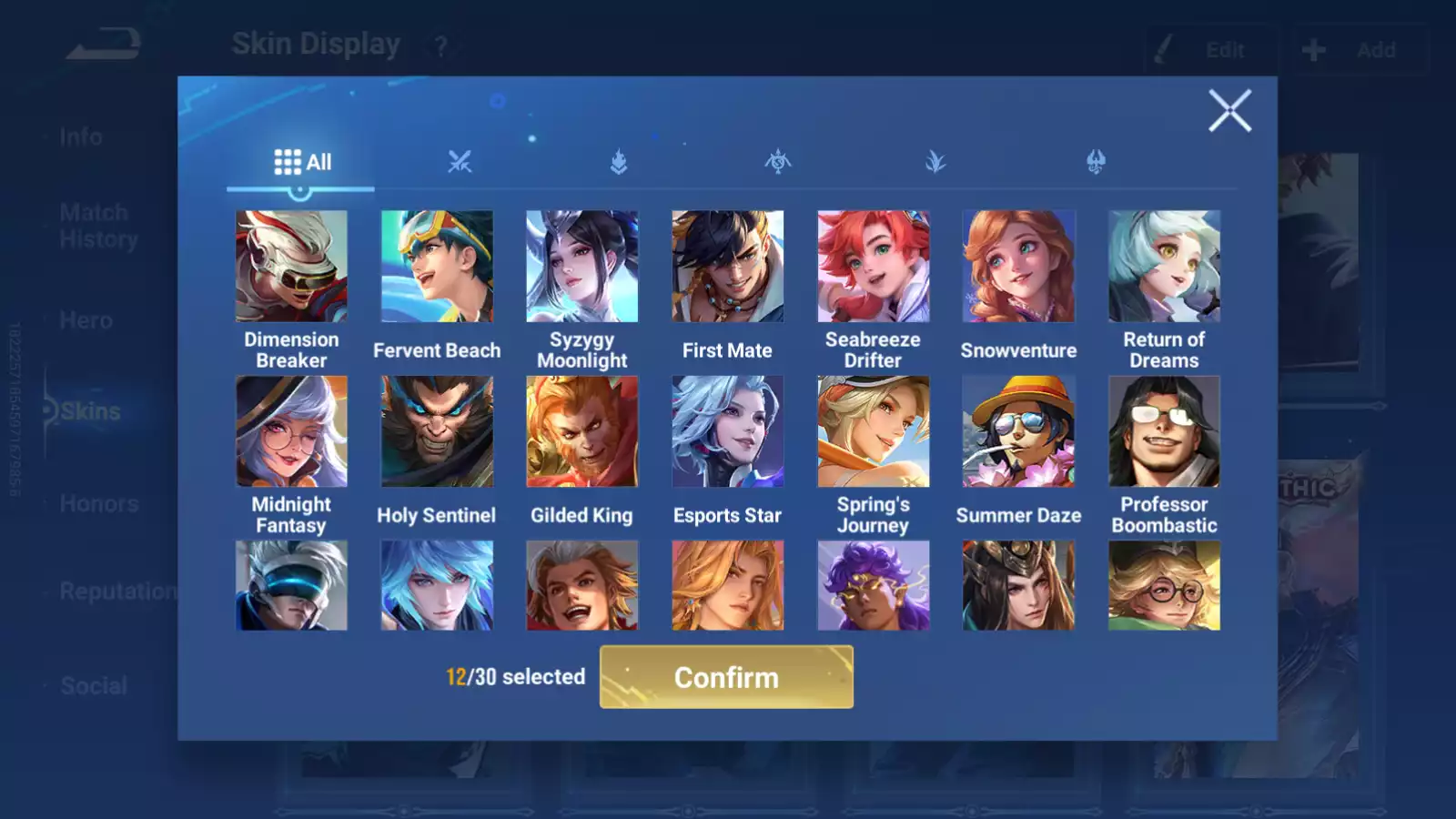Select the Summer Daze skin

[1018, 431]
